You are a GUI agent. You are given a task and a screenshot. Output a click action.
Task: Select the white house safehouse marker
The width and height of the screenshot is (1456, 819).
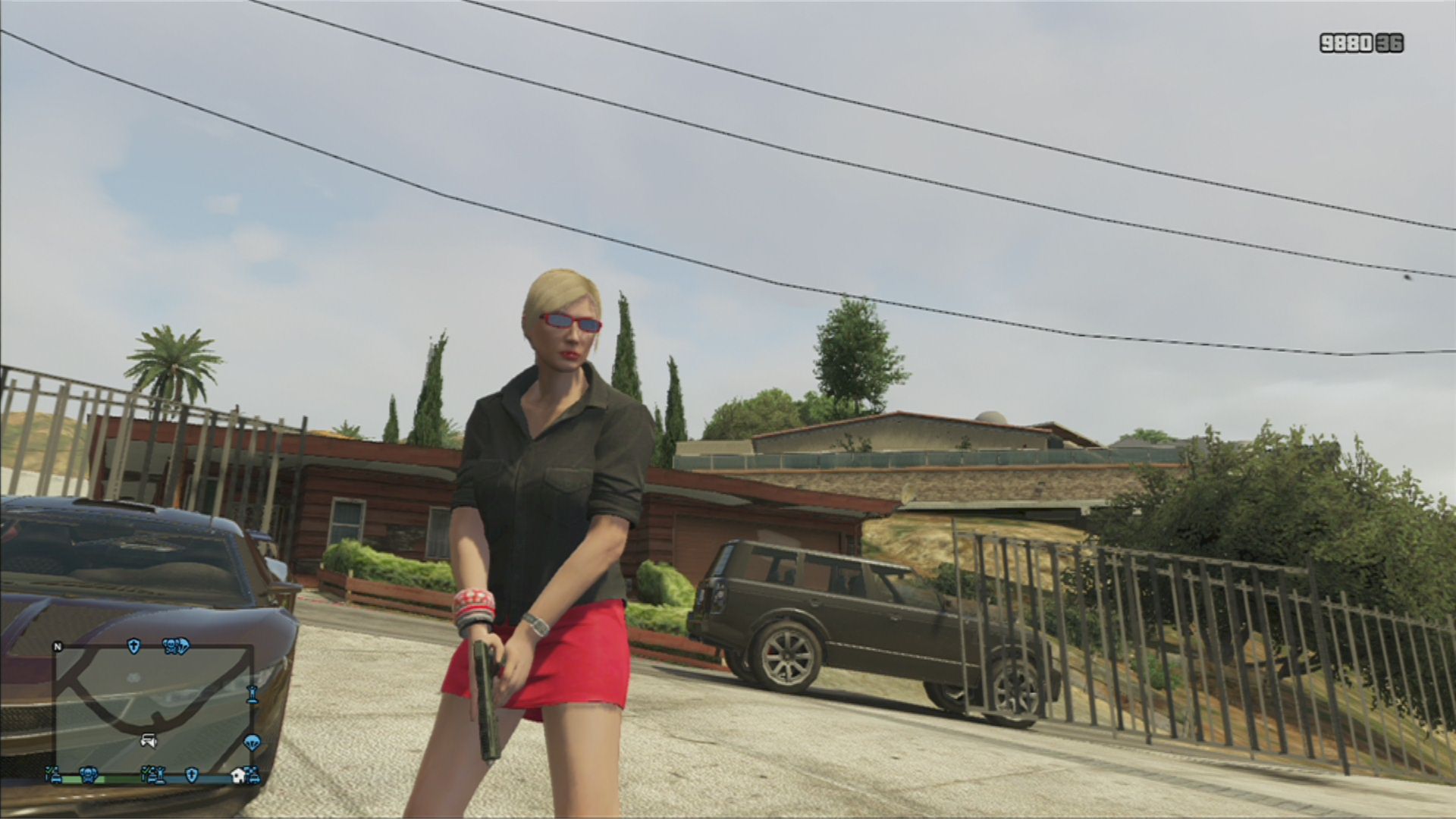(x=238, y=775)
